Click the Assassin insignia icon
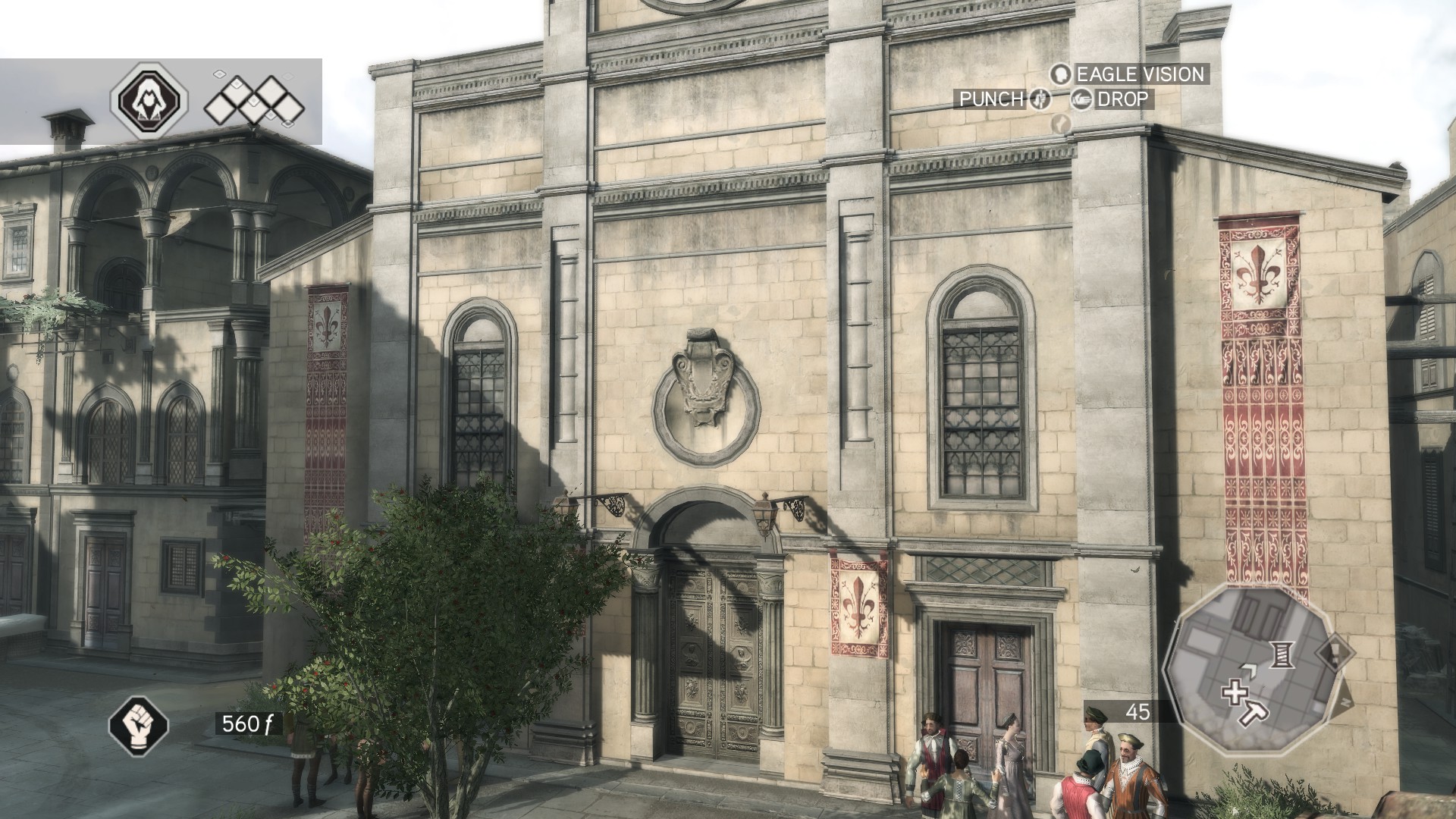The height and width of the screenshot is (819, 1456). (149, 101)
